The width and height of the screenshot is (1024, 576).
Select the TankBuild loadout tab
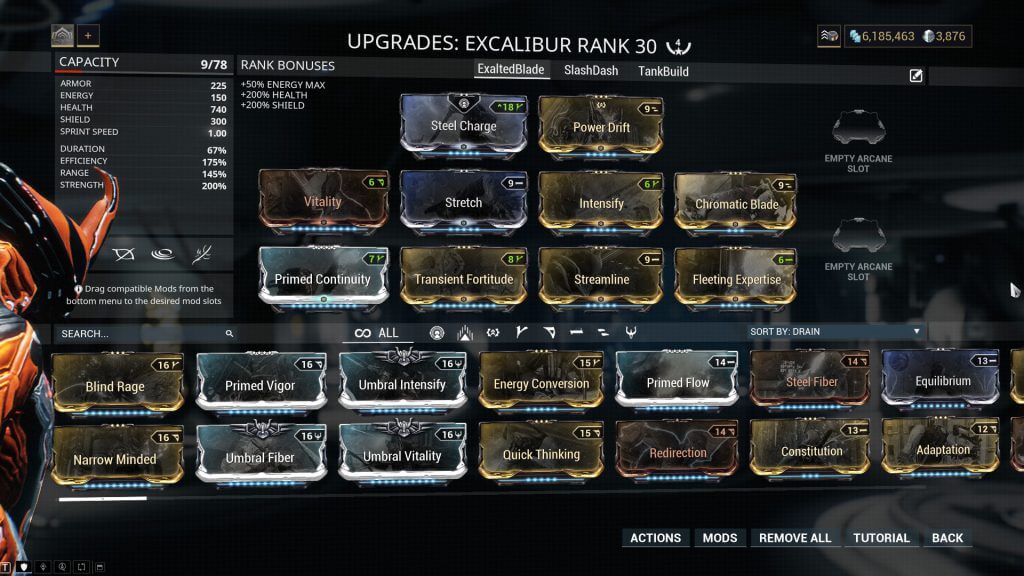click(x=663, y=71)
